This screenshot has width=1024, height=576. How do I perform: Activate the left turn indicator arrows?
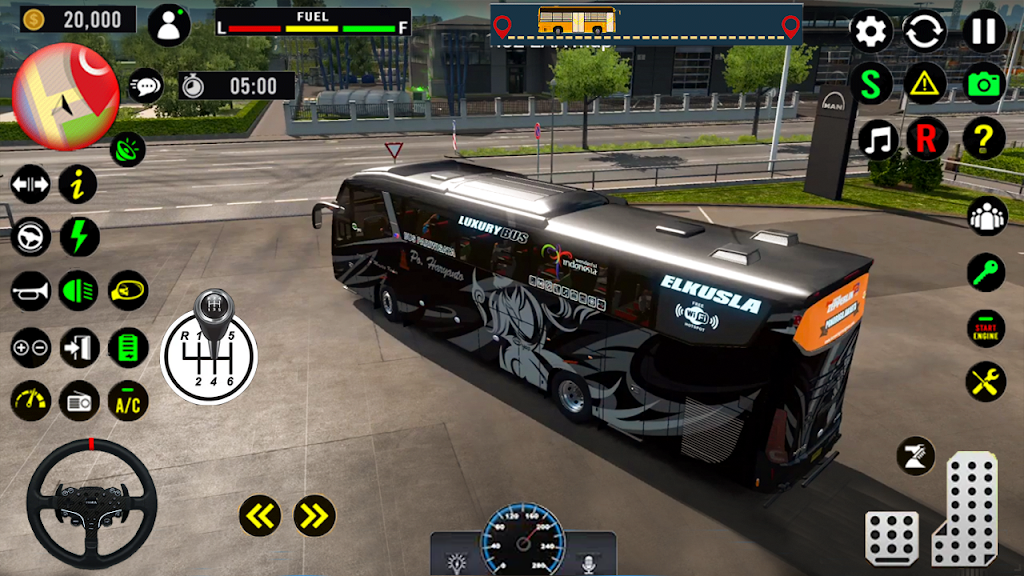pyautogui.click(x=260, y=515)
